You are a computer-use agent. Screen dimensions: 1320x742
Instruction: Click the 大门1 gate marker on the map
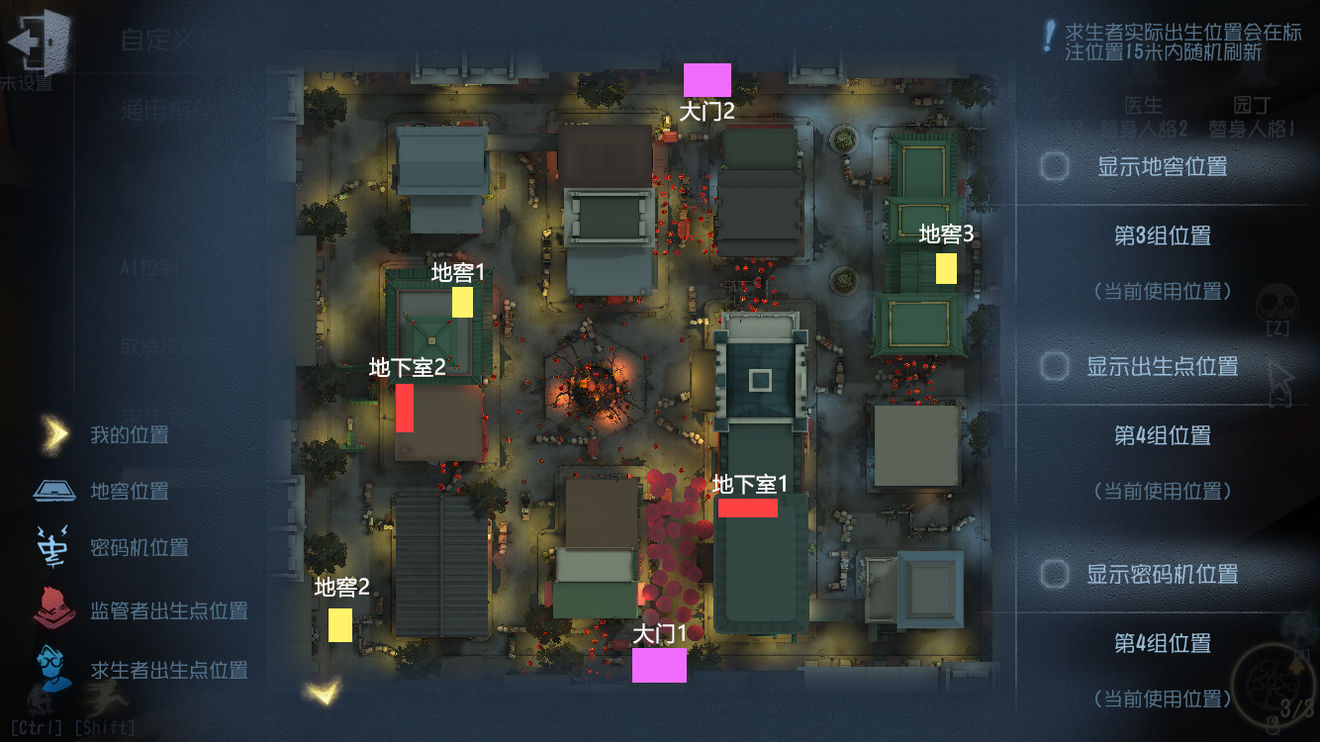tap(659, 666)
